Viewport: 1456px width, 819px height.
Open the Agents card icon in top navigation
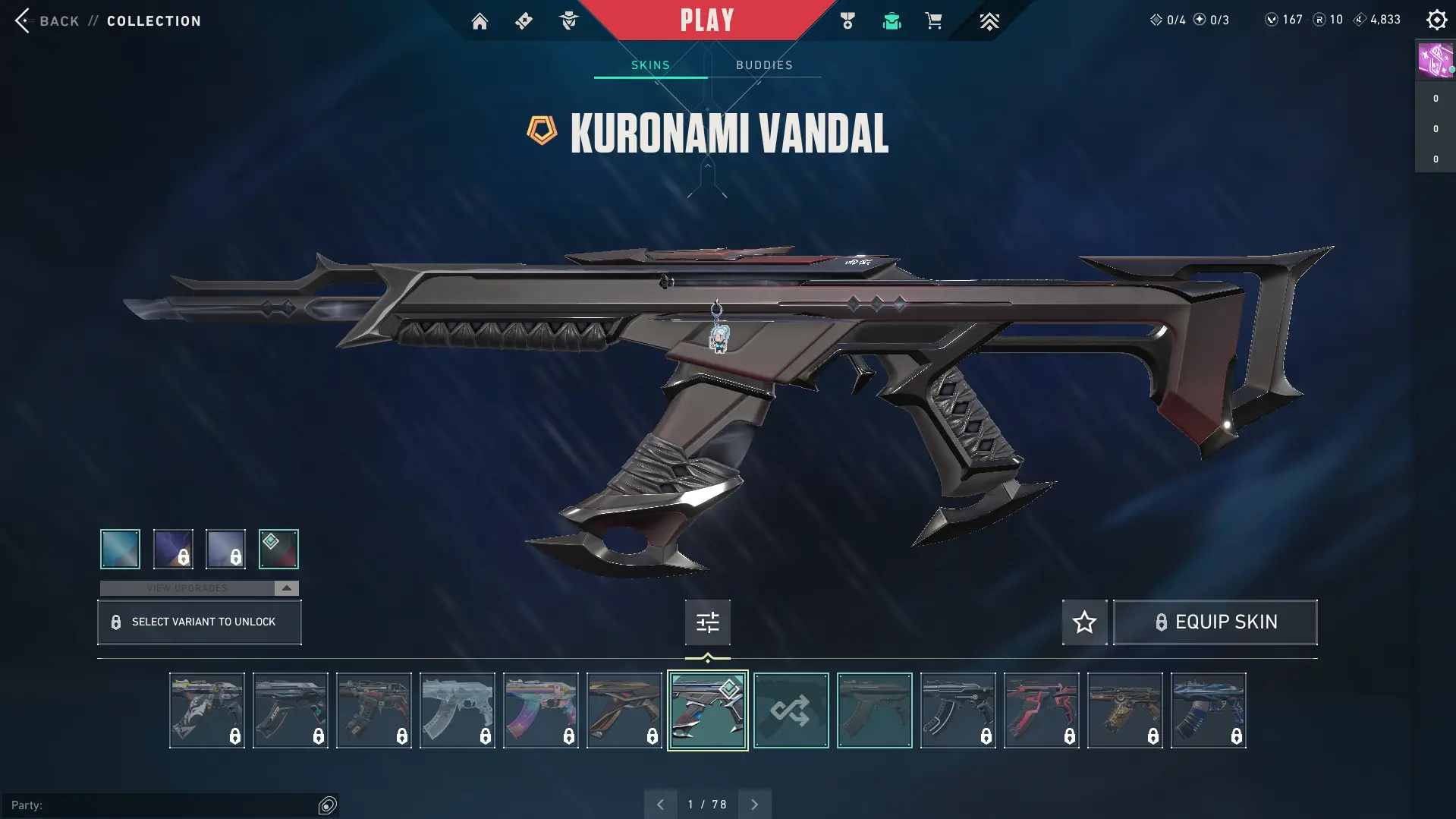pos(524,20)
